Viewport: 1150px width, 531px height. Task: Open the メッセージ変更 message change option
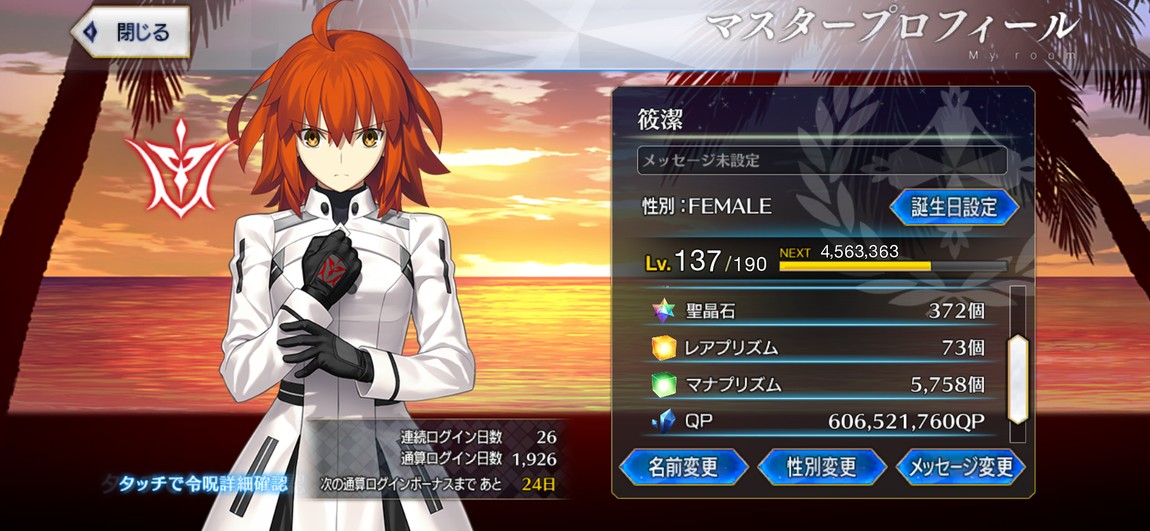point(959,466)
